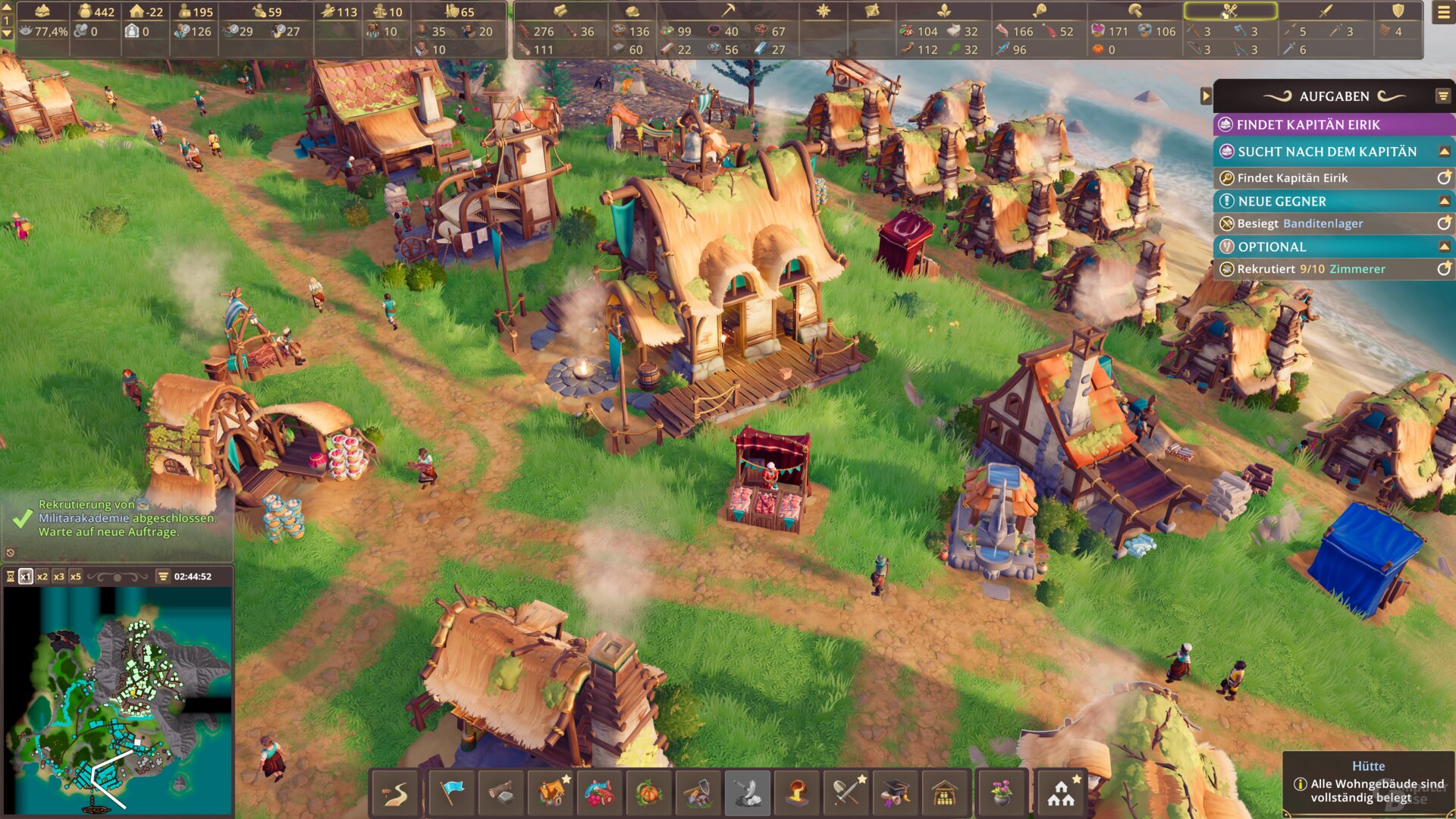Collapse the Aufgaben panel with the arrow
Screen dimensions: 1456x819
click(1206, 96)
